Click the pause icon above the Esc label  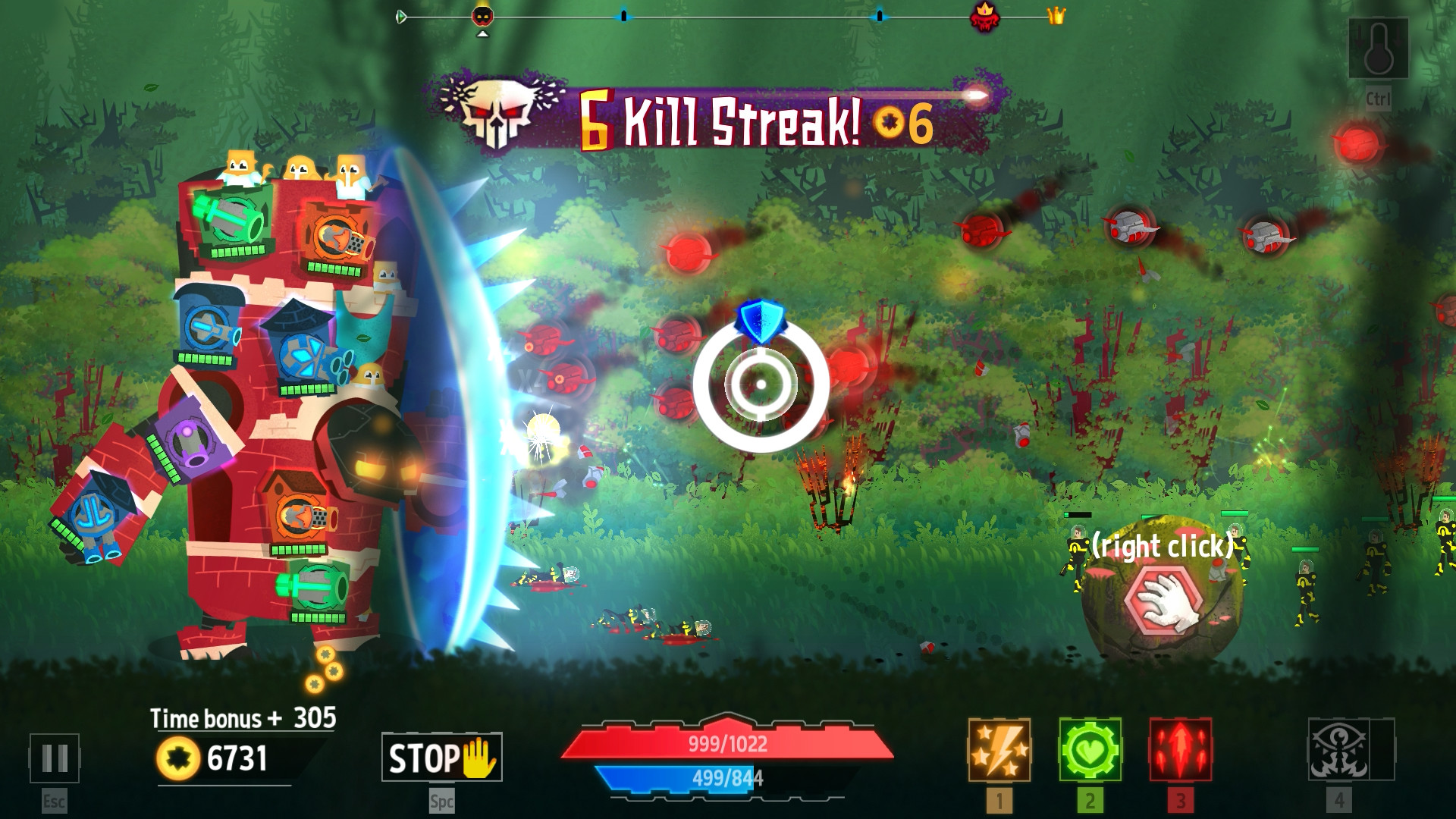pyautogui.click(x=55, y=759)
